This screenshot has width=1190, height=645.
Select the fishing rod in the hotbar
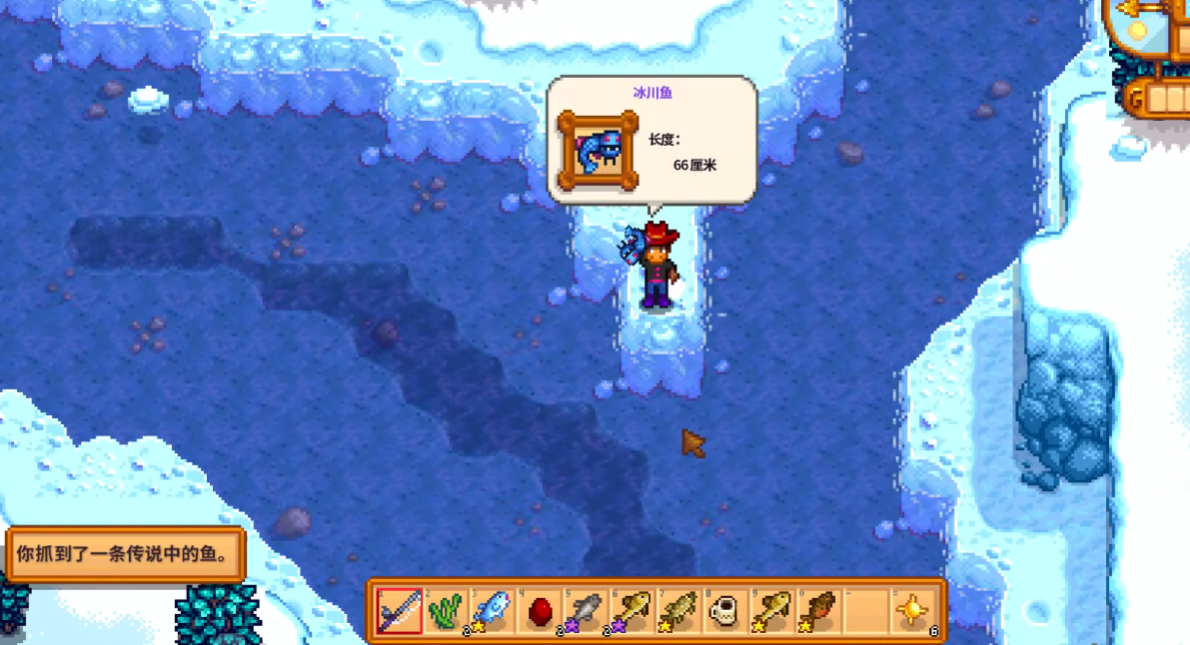[x=399, y=610]
